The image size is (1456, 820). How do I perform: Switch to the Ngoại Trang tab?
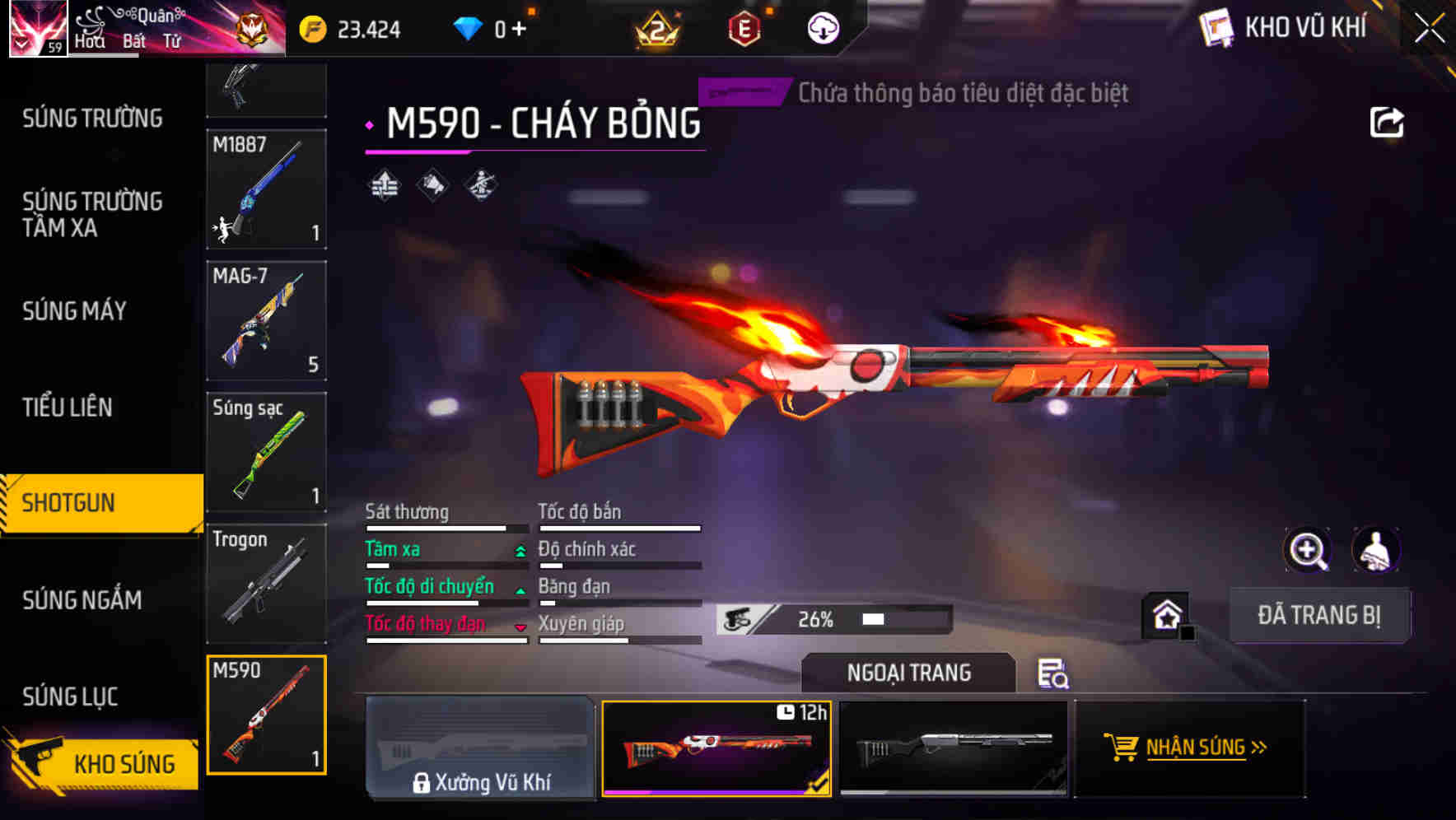click(908, 673)
